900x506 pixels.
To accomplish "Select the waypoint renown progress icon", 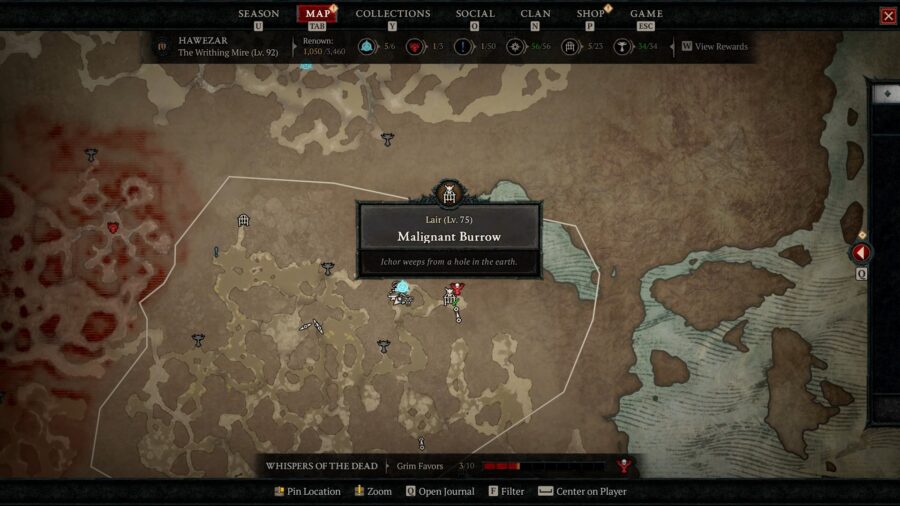I will pyautogui.click(x=366, y=46).
